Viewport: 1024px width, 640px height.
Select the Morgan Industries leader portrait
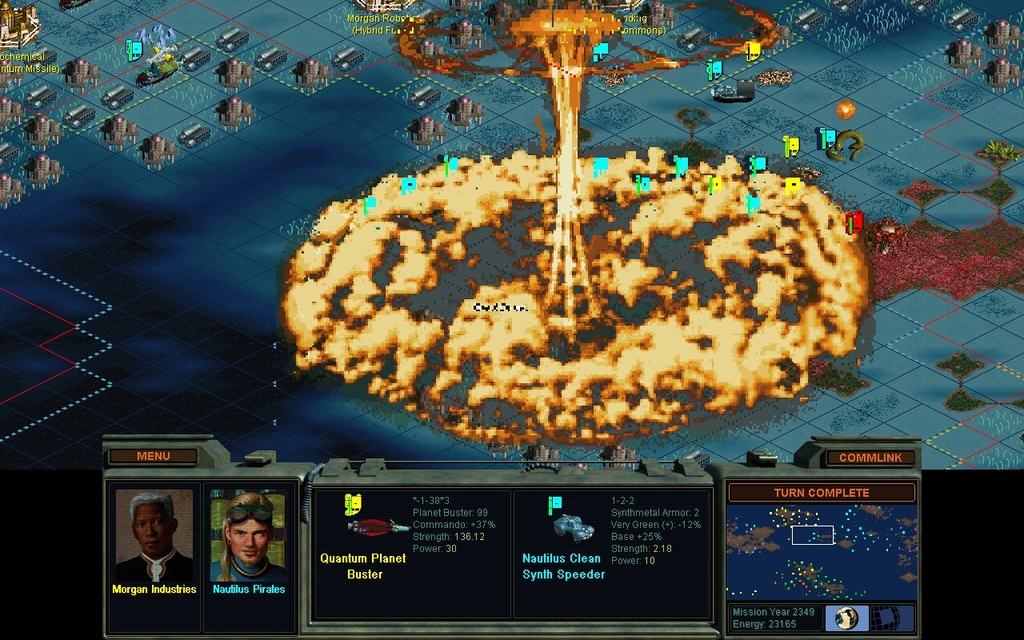[x=154, y=535]
